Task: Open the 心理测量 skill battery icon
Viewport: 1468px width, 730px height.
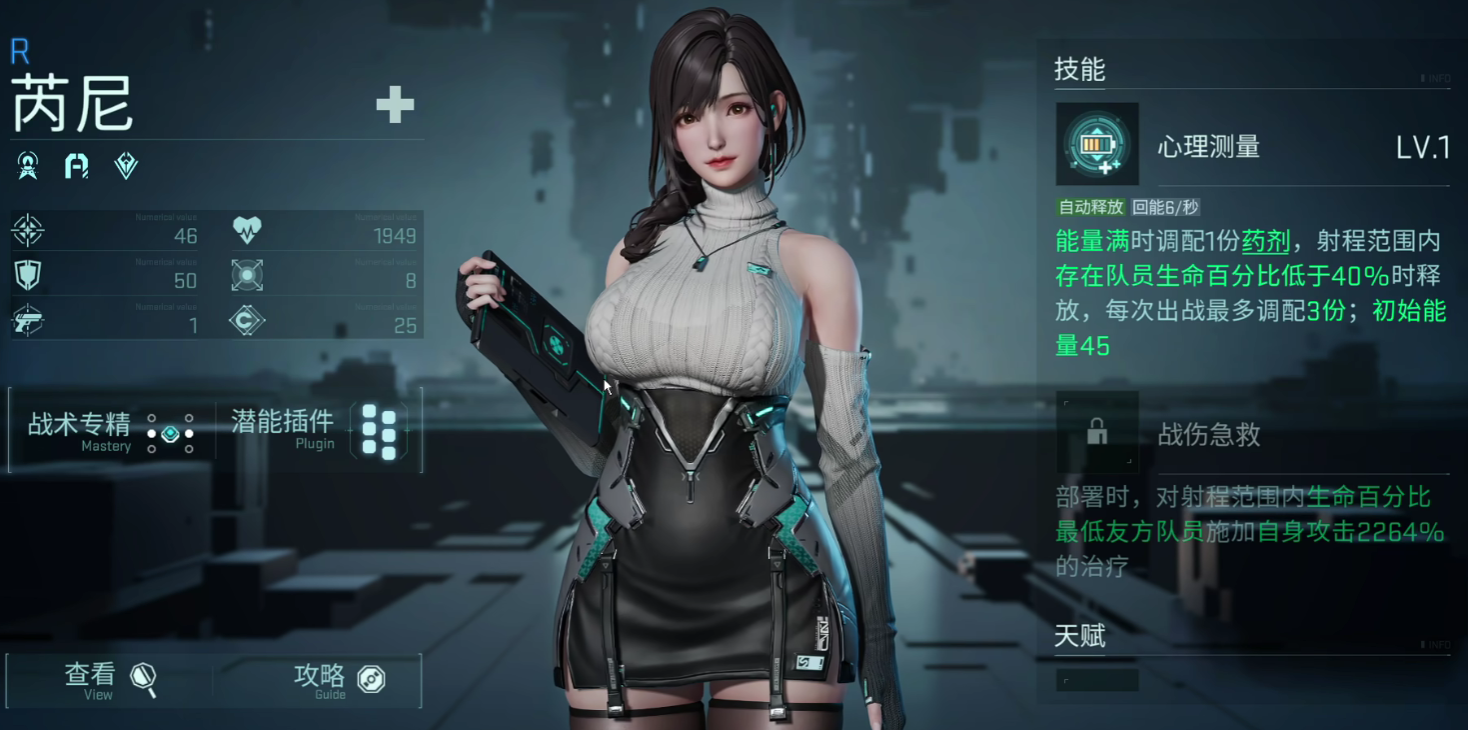Action: pyautogui.click(x=1097, y=142)
